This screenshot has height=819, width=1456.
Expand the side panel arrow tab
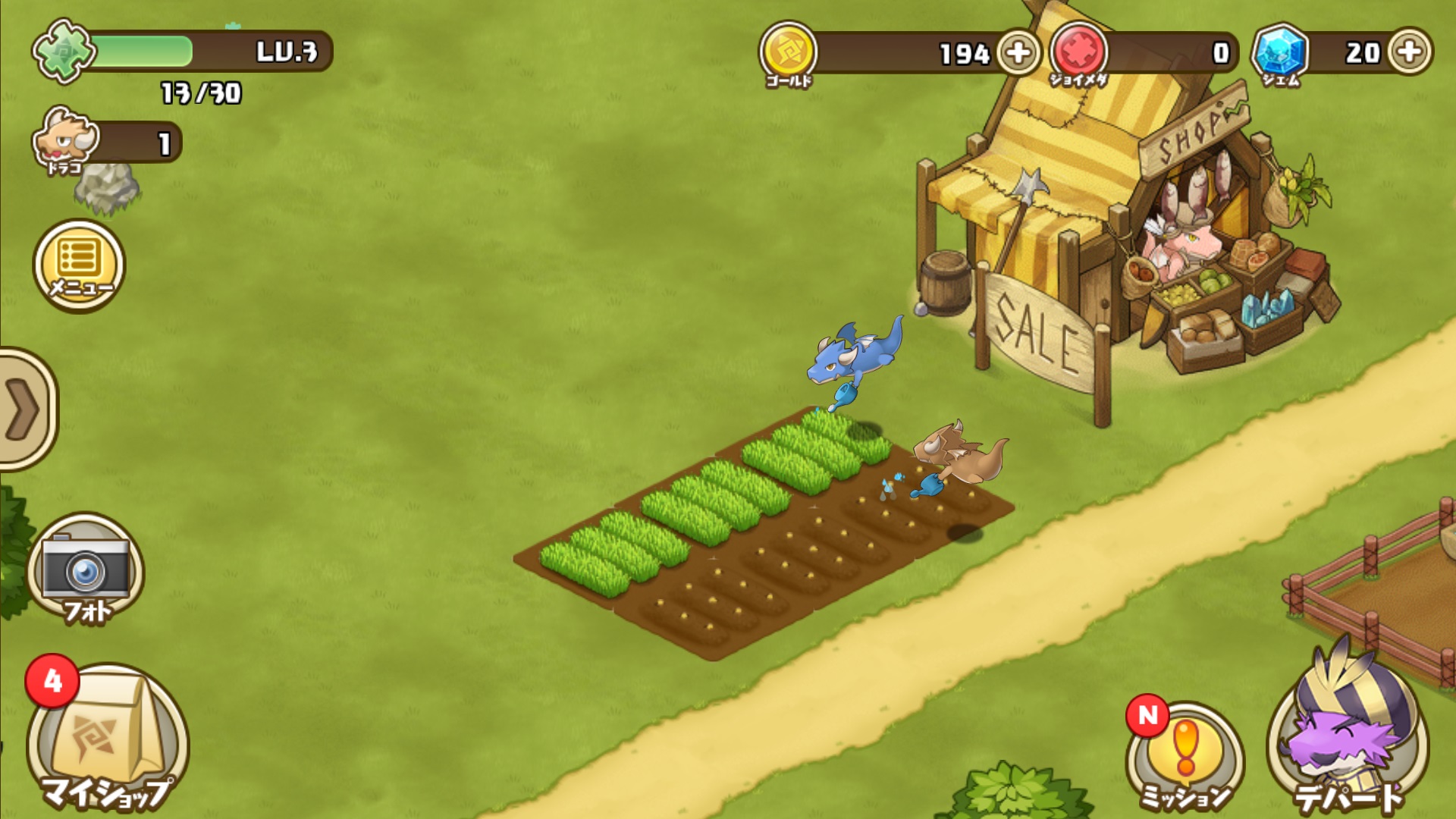tap(24, 409)
